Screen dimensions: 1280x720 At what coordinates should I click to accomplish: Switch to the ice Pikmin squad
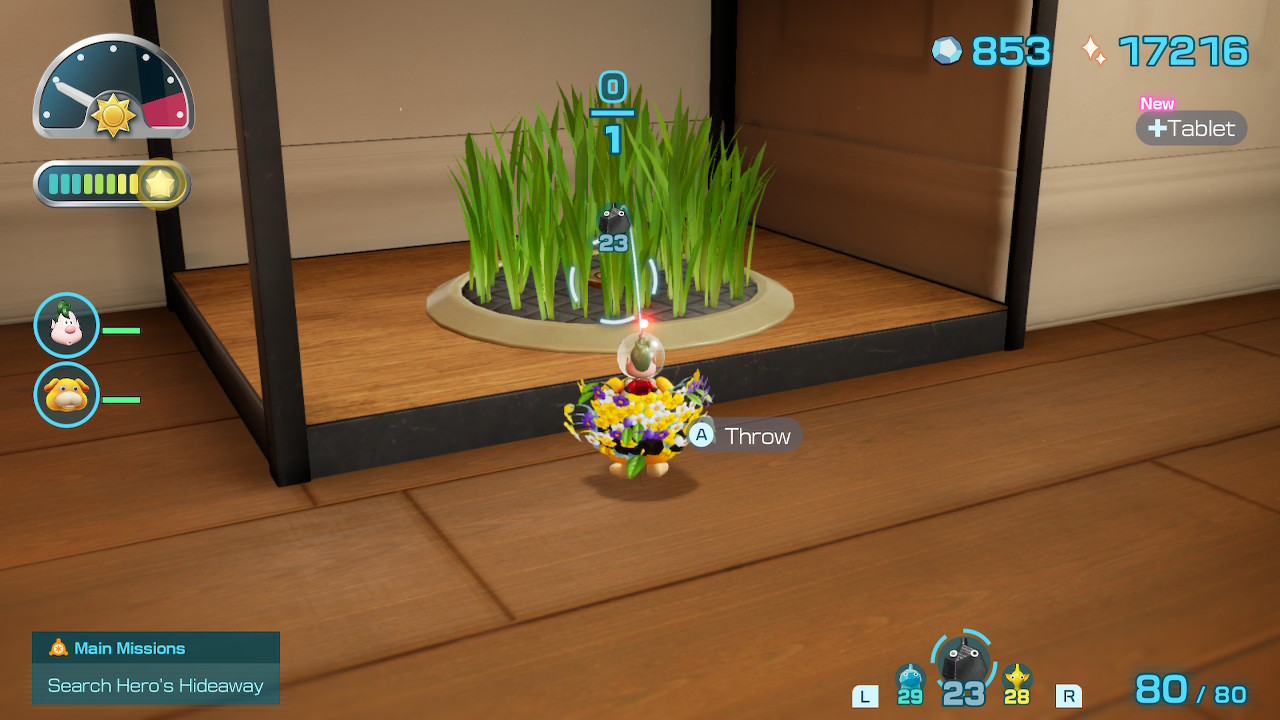(909, 679)
